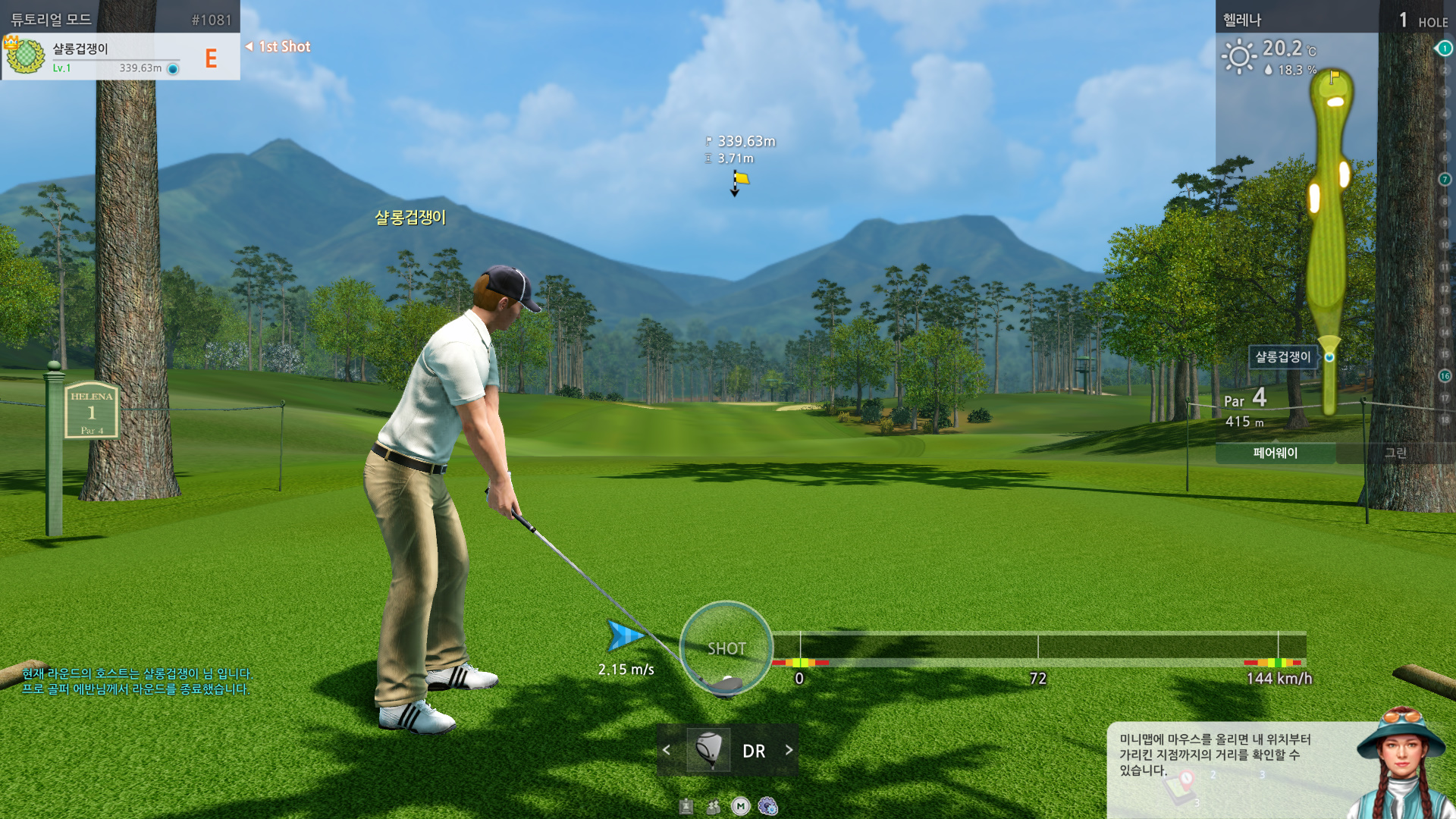
Task: Open the players list icon
Action: pyautogui.click(x=713, y=806)
